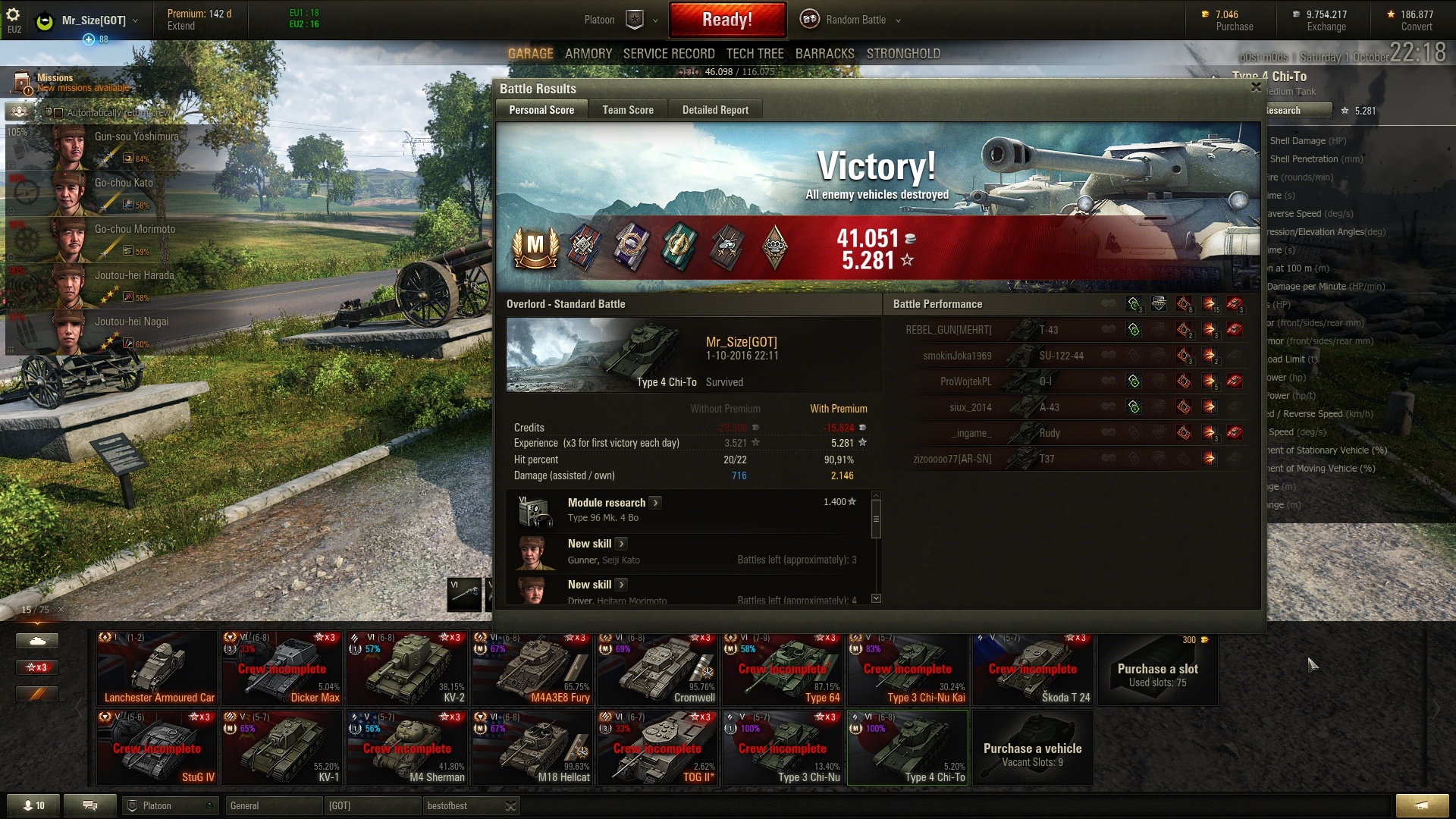Switch to the Team Score tab
The height and width of the screenshot is (819, 1456).
pyautogui.click(x=627, y=110)
